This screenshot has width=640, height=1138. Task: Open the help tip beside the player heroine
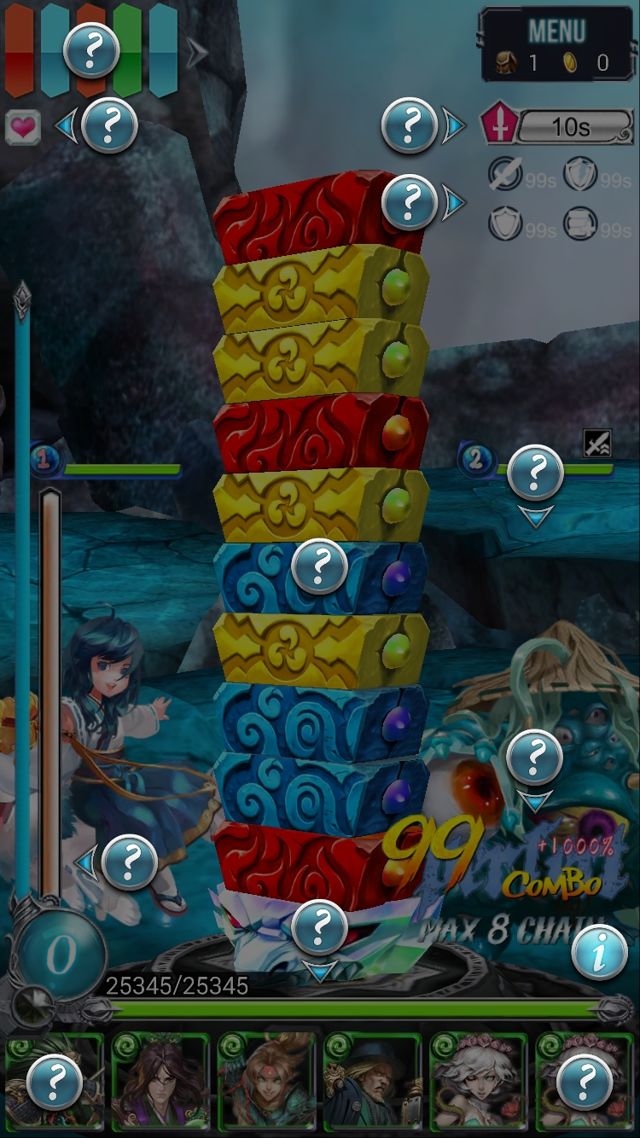click(130, 861)
